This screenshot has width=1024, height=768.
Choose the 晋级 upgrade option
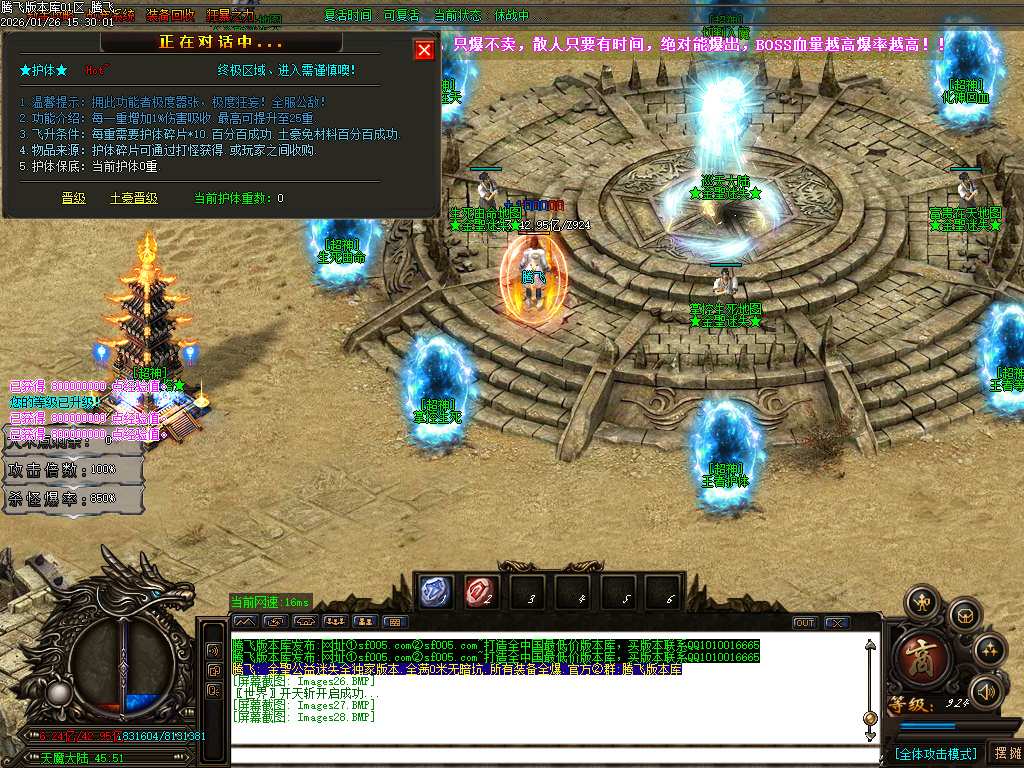pyautogui.click(x=74, y=198)
